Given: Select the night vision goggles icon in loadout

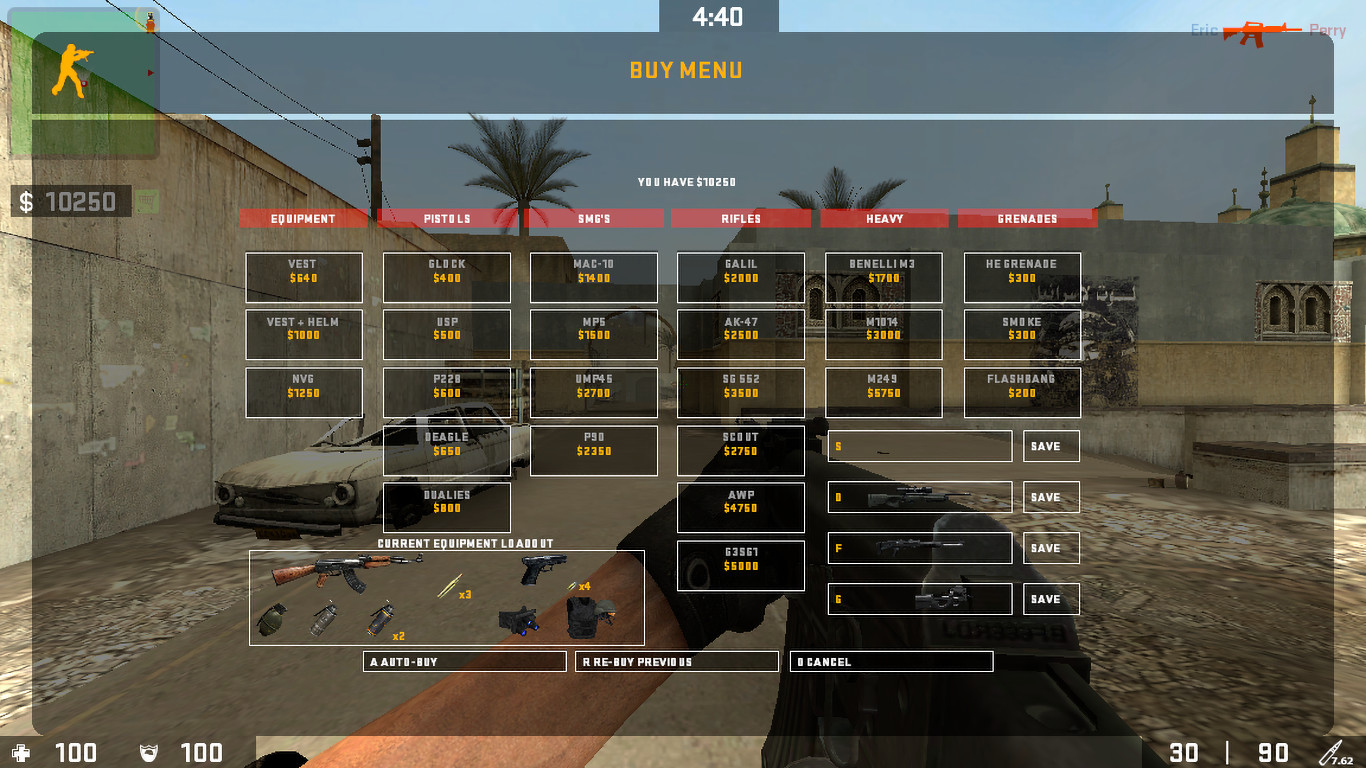Looking at the screenshot, I should pos(520,618).
